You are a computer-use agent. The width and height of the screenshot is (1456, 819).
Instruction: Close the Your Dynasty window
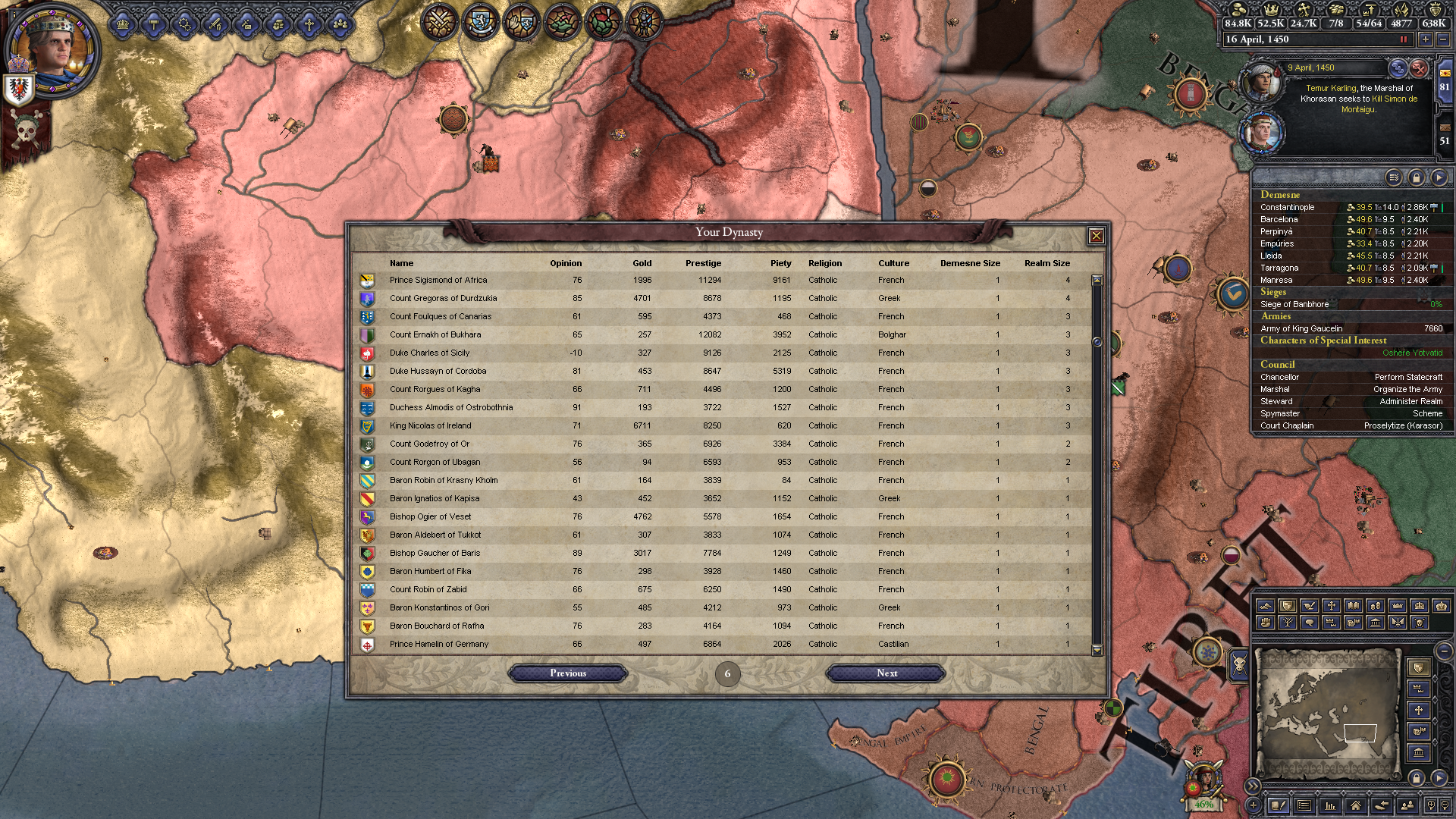1096,236
